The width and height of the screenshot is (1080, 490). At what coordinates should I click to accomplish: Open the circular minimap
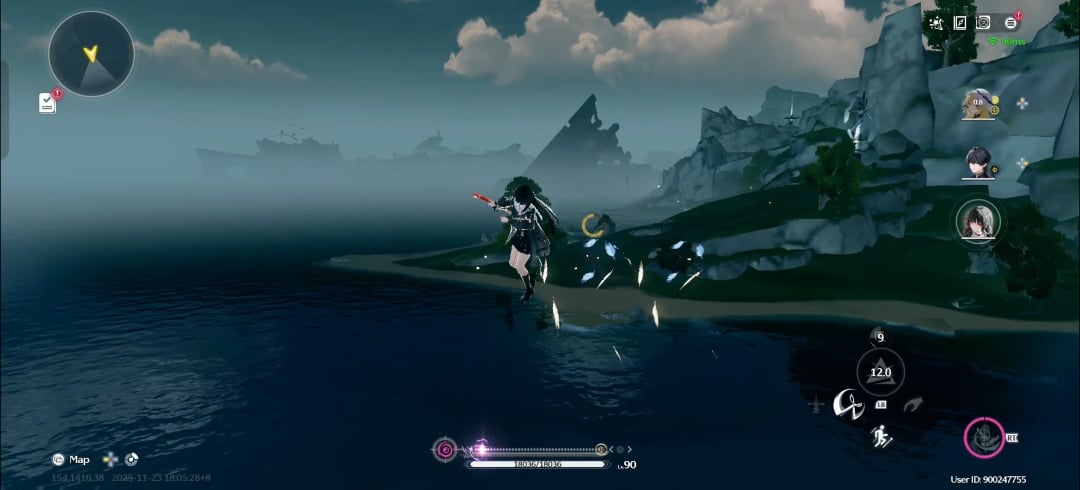(91, 54)
